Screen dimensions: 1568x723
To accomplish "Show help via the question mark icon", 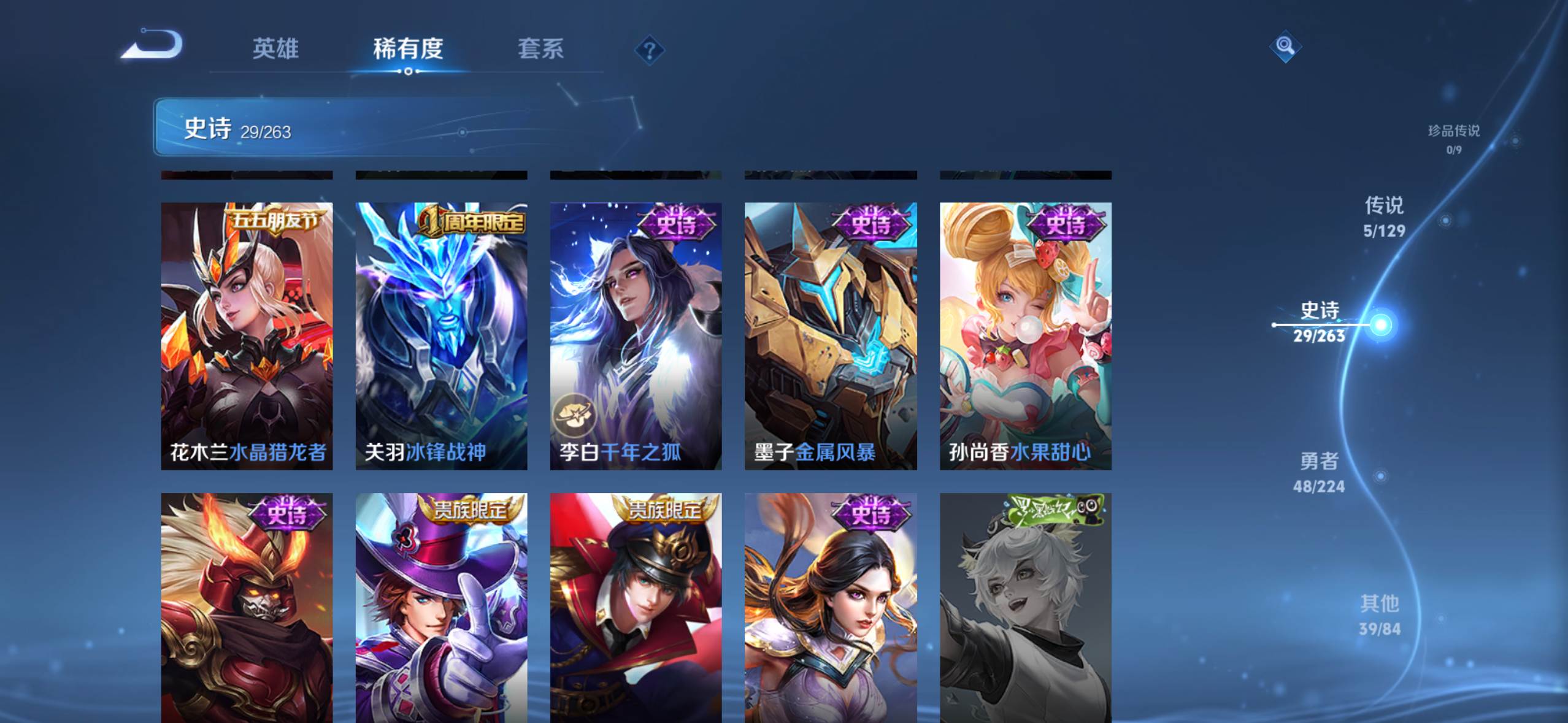I will [650, 50].
